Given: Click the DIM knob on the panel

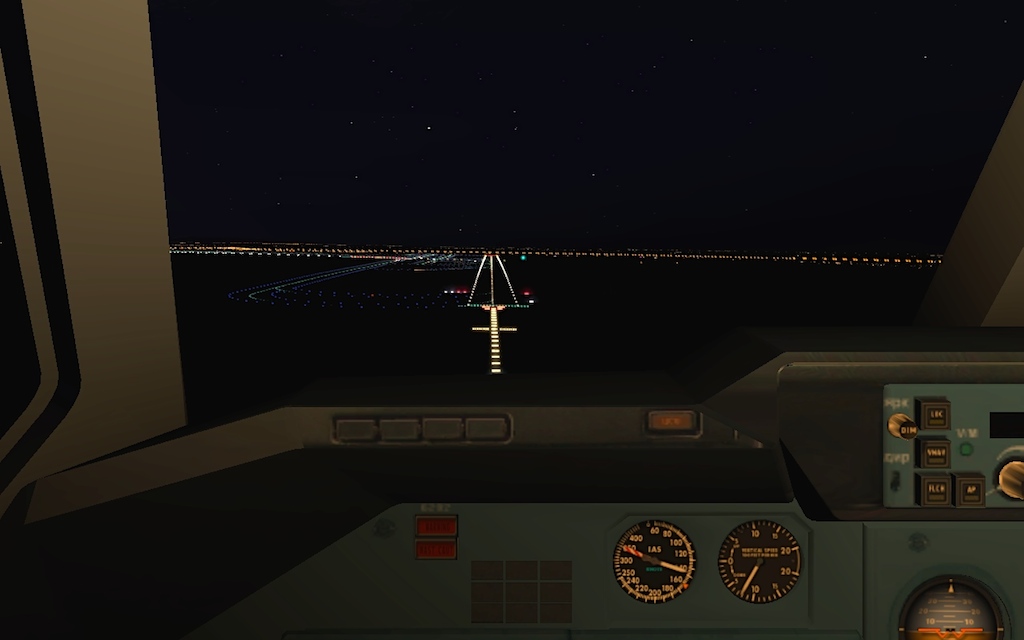Looking at the screenshot, I should point(905,428).
